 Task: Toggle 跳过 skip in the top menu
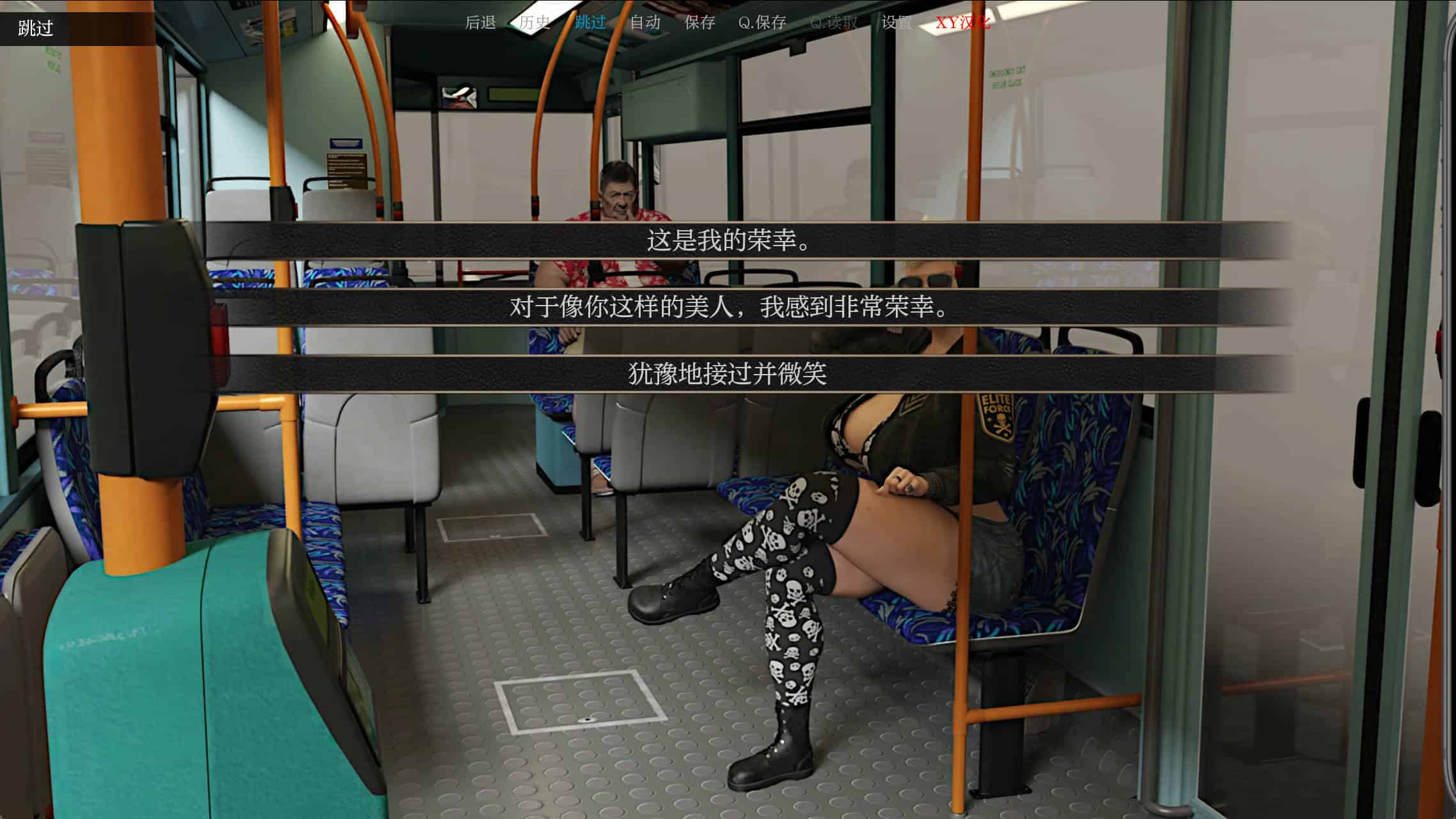pos(590,23)
